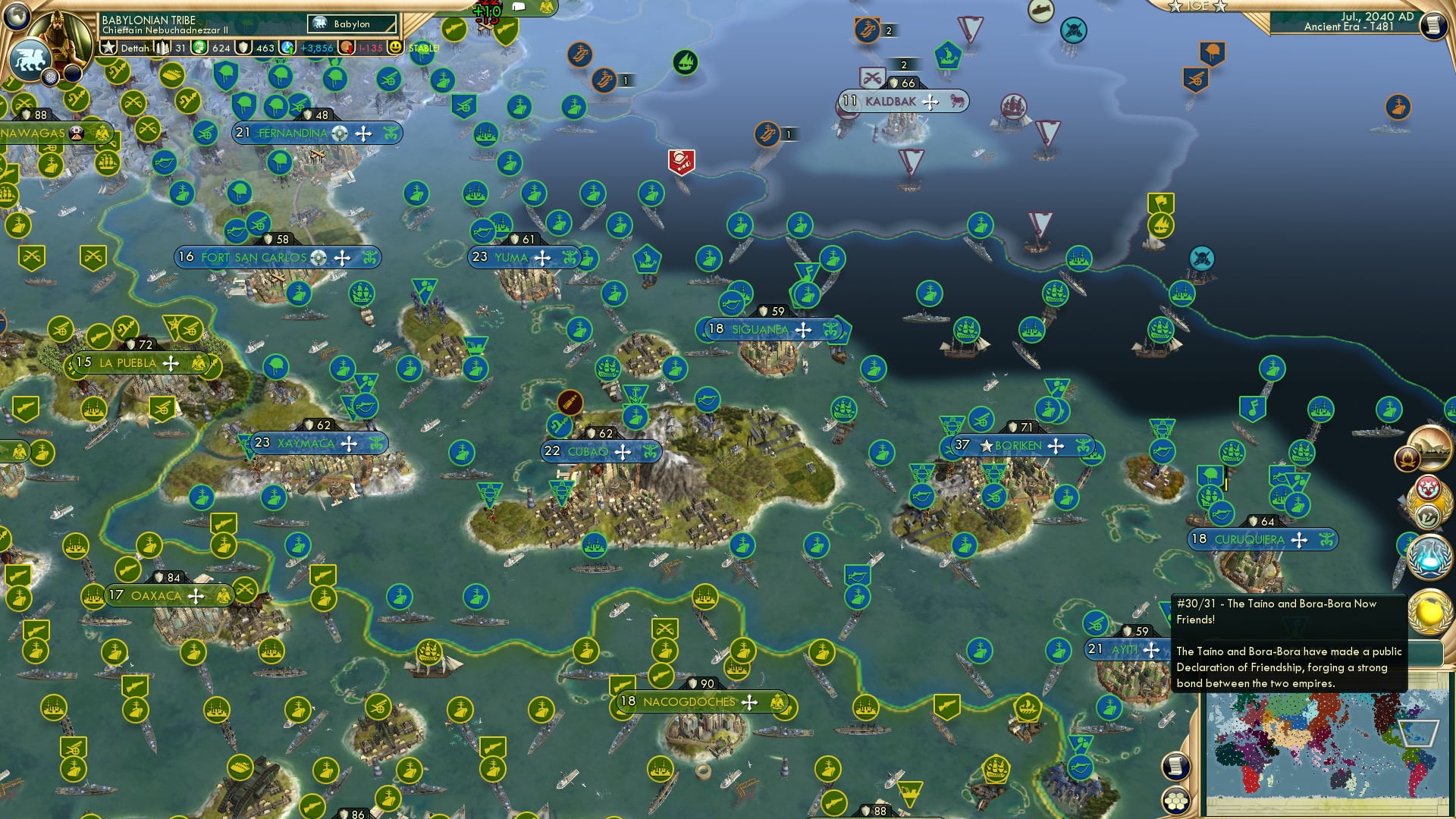Toggle the globe view button top-left corner
This screenshot has width=1456, height=819.
[17, 17]
